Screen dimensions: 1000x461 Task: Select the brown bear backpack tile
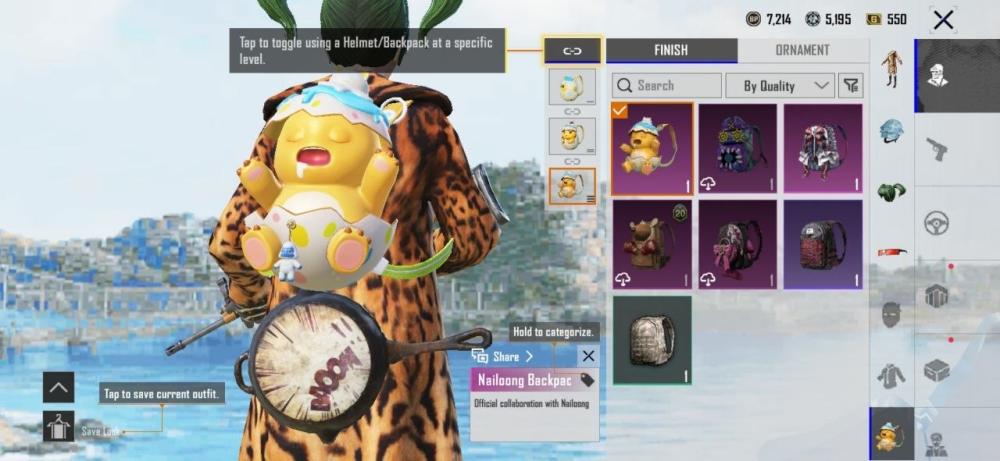tap(651, 244)
